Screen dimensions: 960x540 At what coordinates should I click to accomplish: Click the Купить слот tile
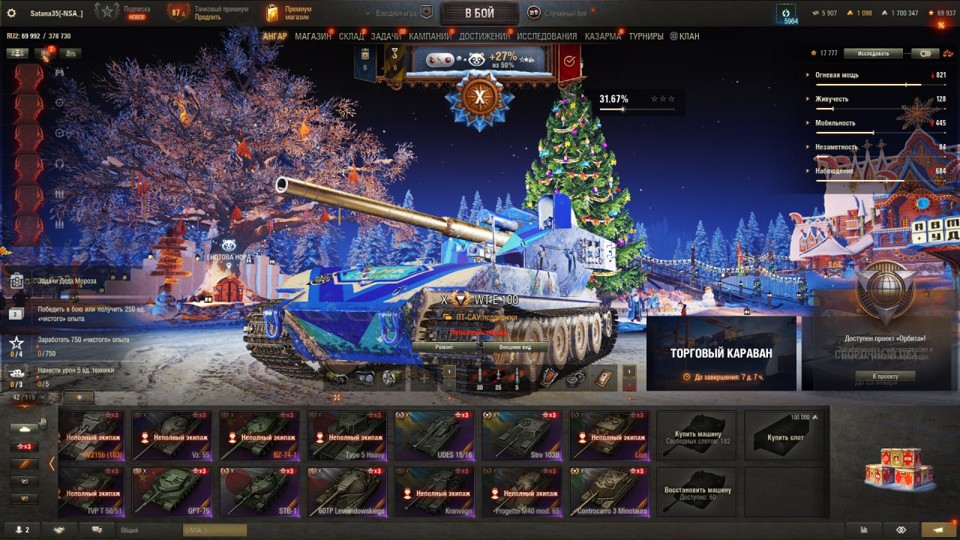pos(784,435)
